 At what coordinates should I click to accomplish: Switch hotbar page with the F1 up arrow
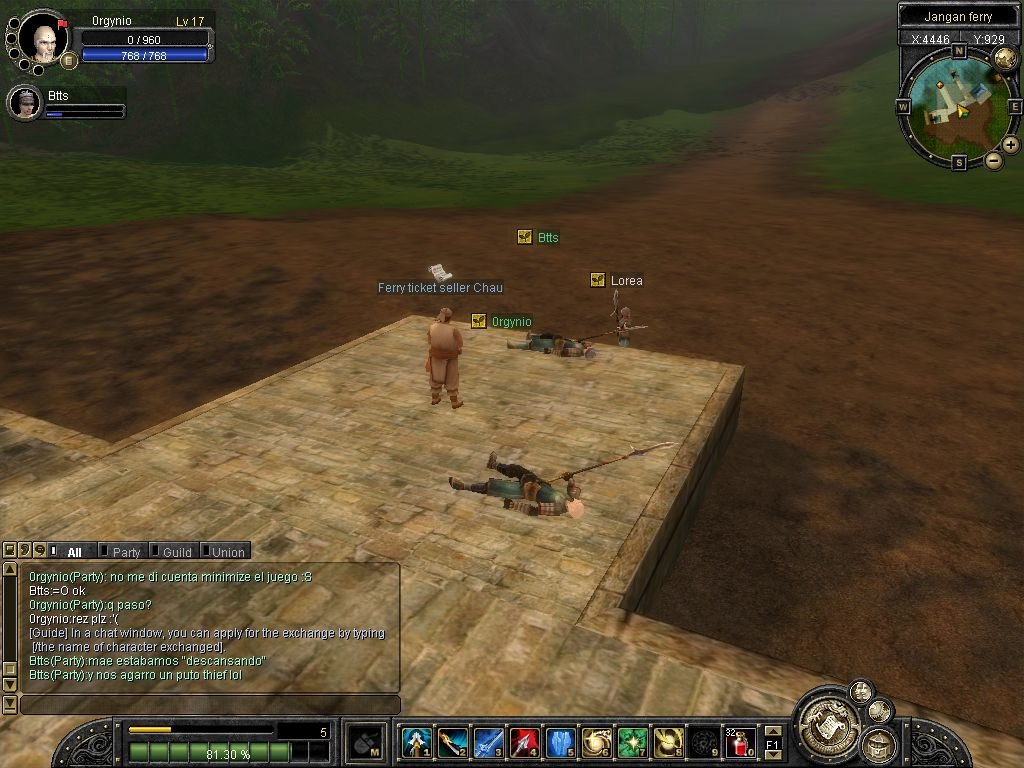(772, 731)
